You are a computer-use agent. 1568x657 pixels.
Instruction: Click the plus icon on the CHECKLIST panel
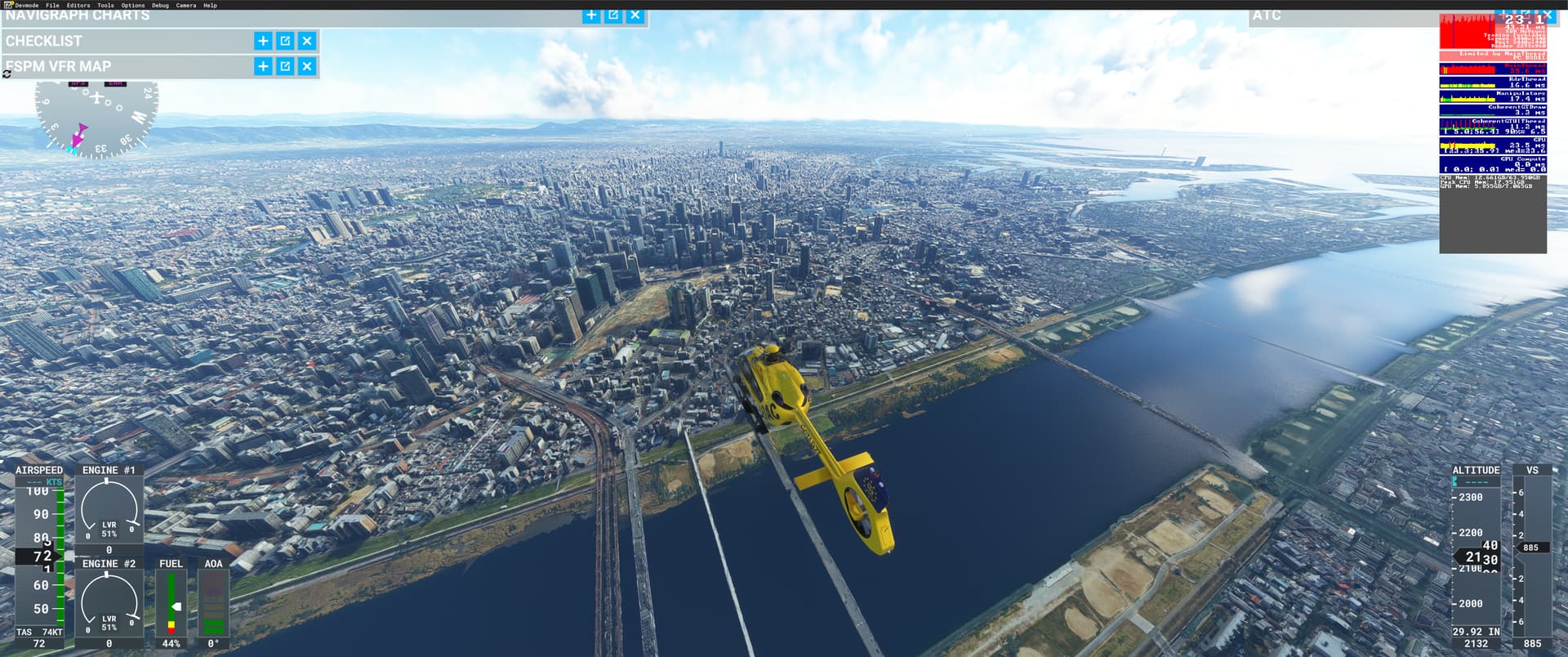click(261, 40)
